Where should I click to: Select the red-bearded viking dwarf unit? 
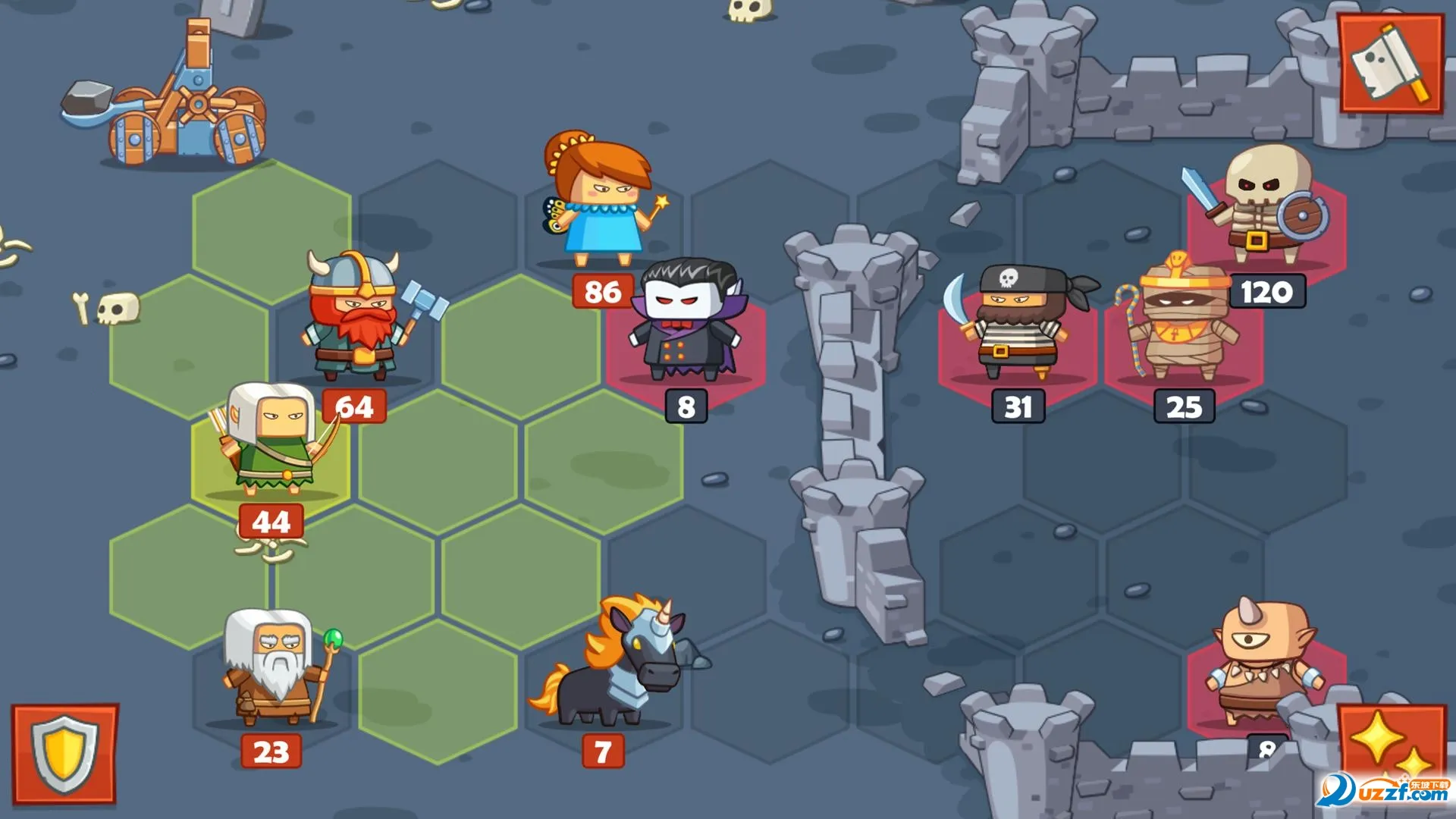click(355, 318)
